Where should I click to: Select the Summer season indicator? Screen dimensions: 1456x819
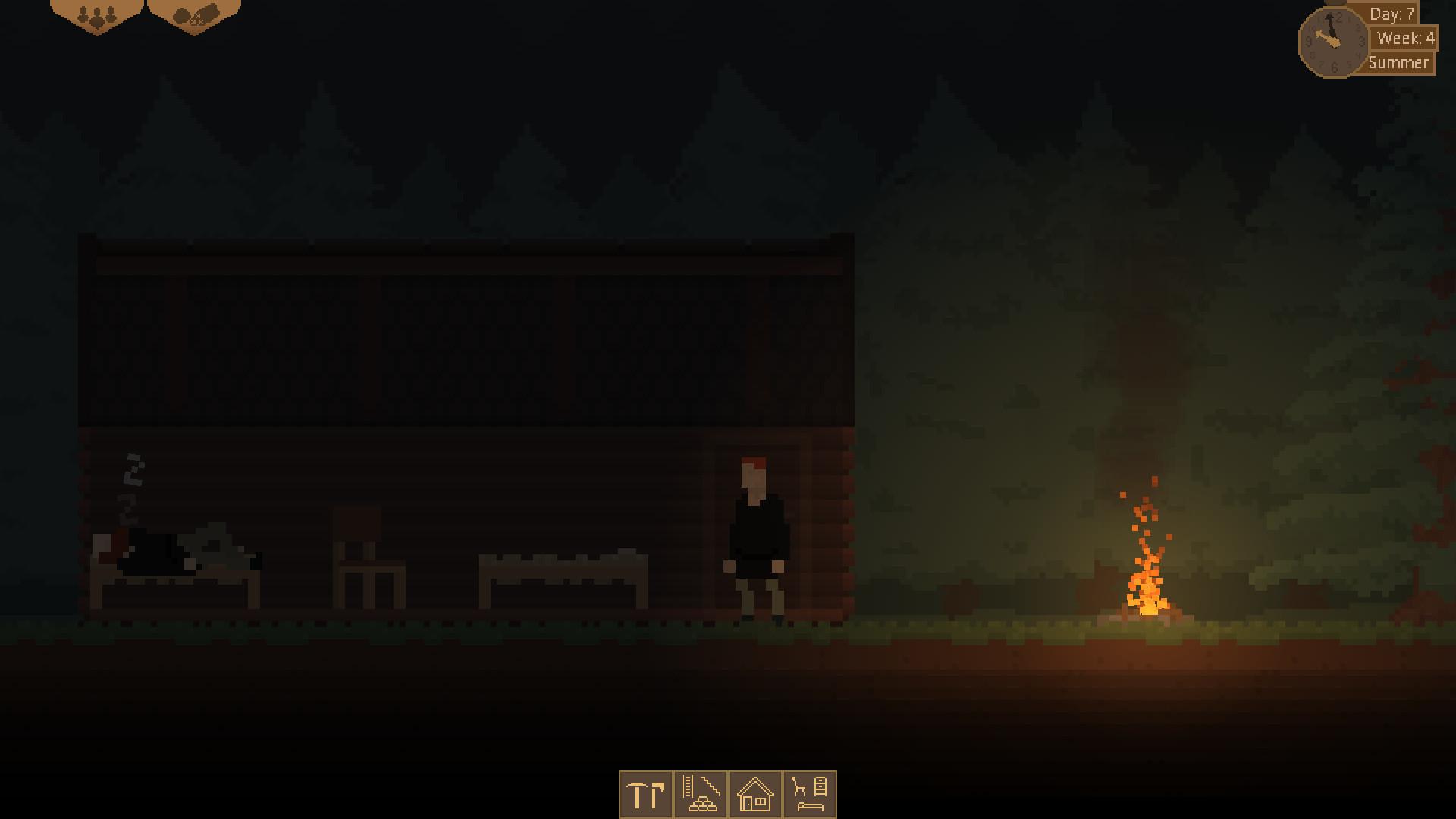(x=1400, y=64)
